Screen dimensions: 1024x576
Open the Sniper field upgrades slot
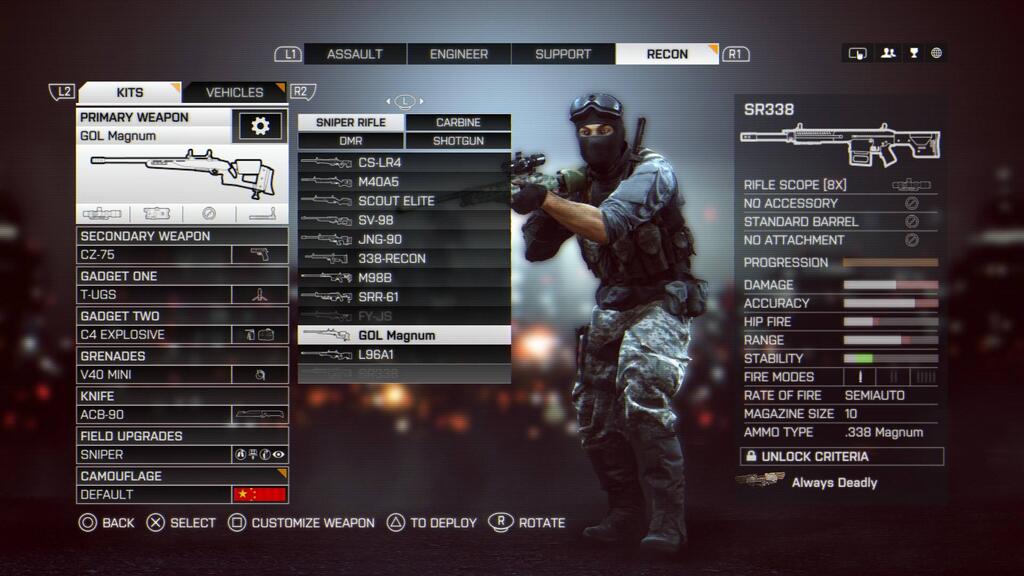tap(182, 454)
